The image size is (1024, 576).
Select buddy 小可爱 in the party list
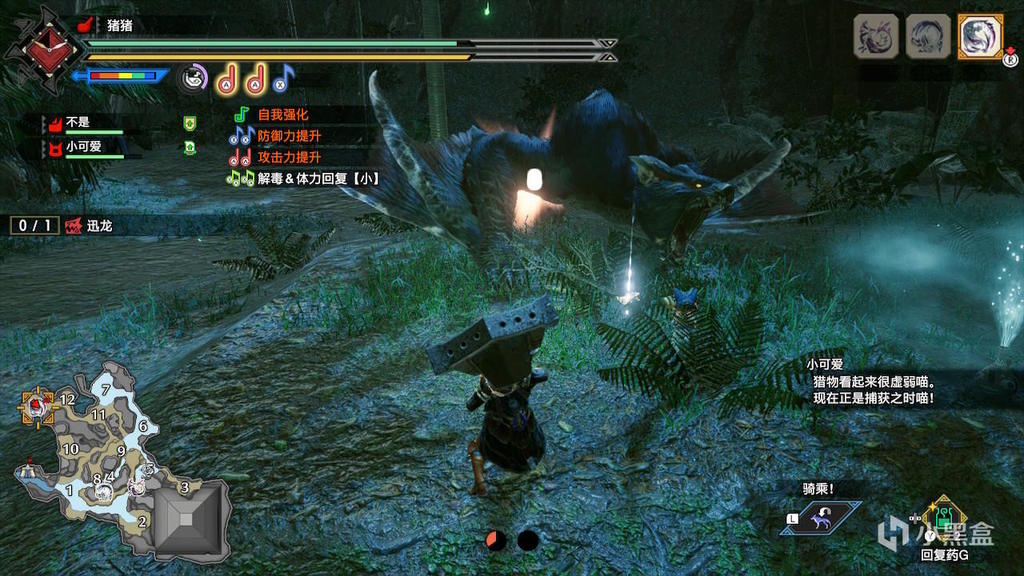coord(82,147)
